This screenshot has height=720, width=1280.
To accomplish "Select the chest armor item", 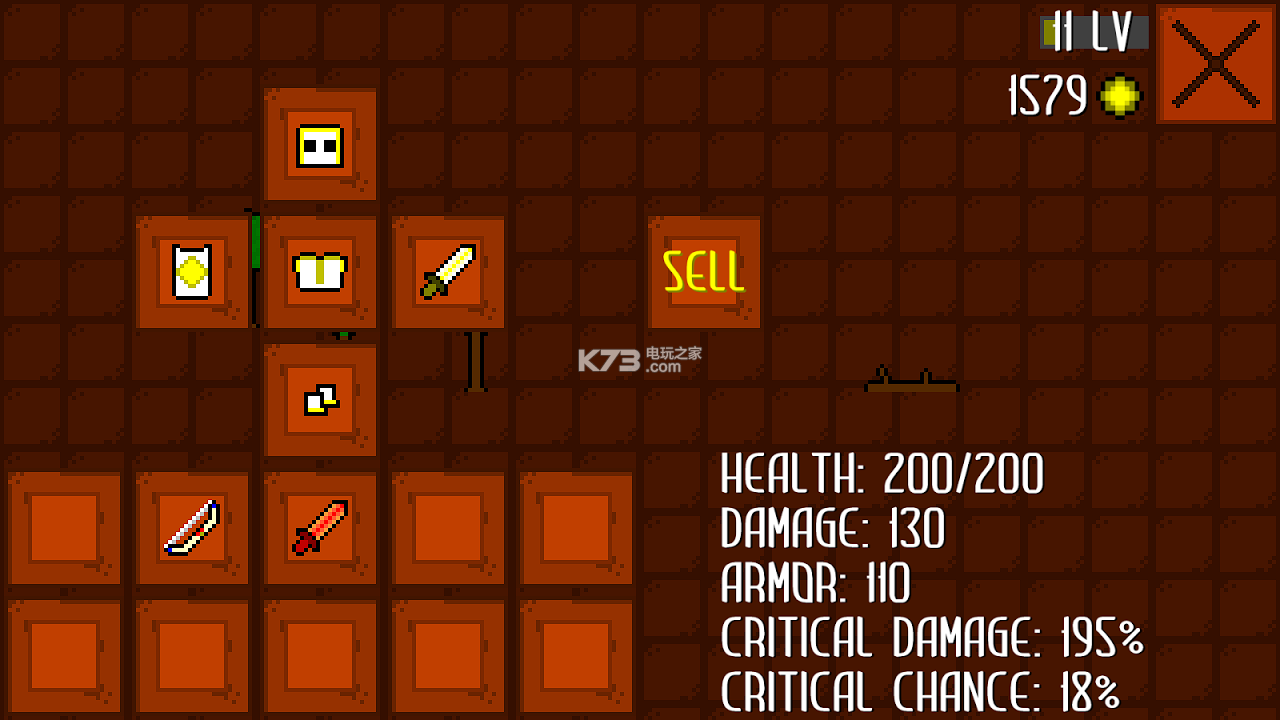I will (320, 272).
